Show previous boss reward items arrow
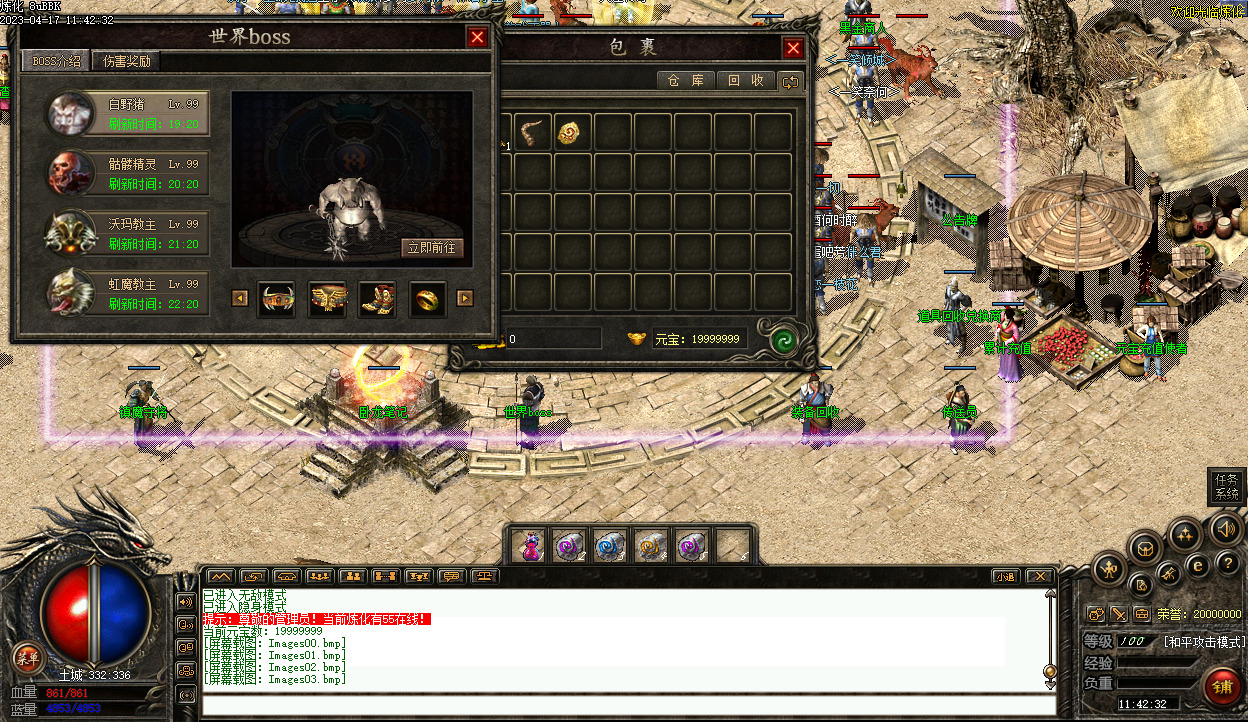Image resolution: width=1248 pixels, height=722 pixels. pyautogui.click(x=240, y=298)
